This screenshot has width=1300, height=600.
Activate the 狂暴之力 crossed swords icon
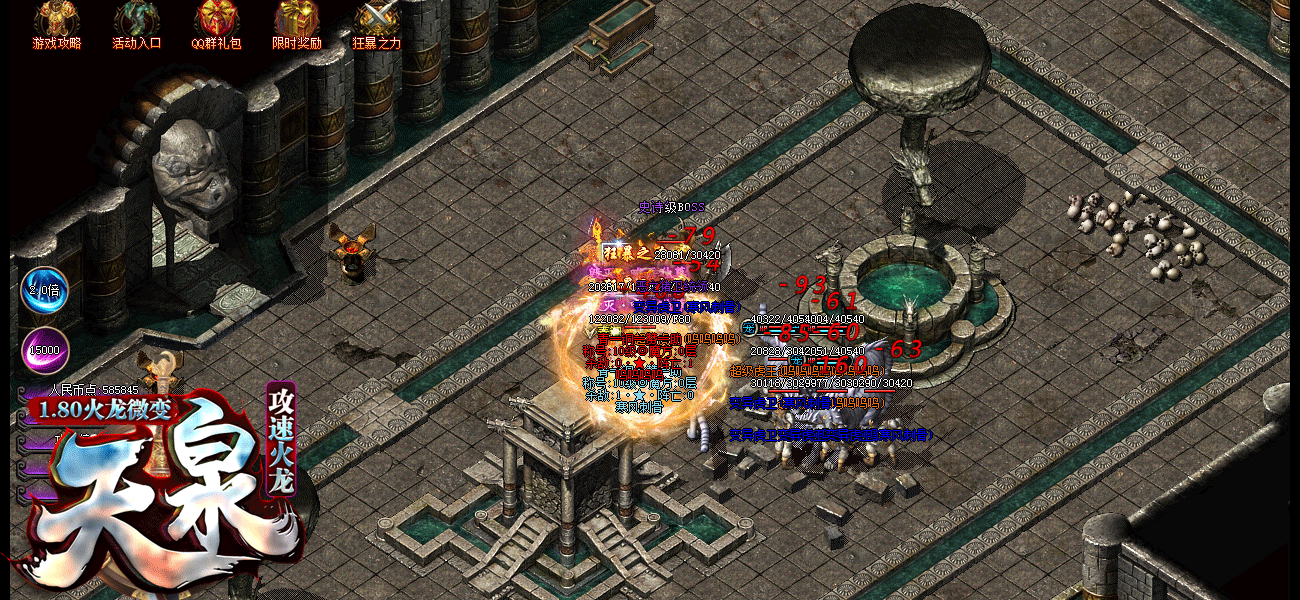pos(376,24)
